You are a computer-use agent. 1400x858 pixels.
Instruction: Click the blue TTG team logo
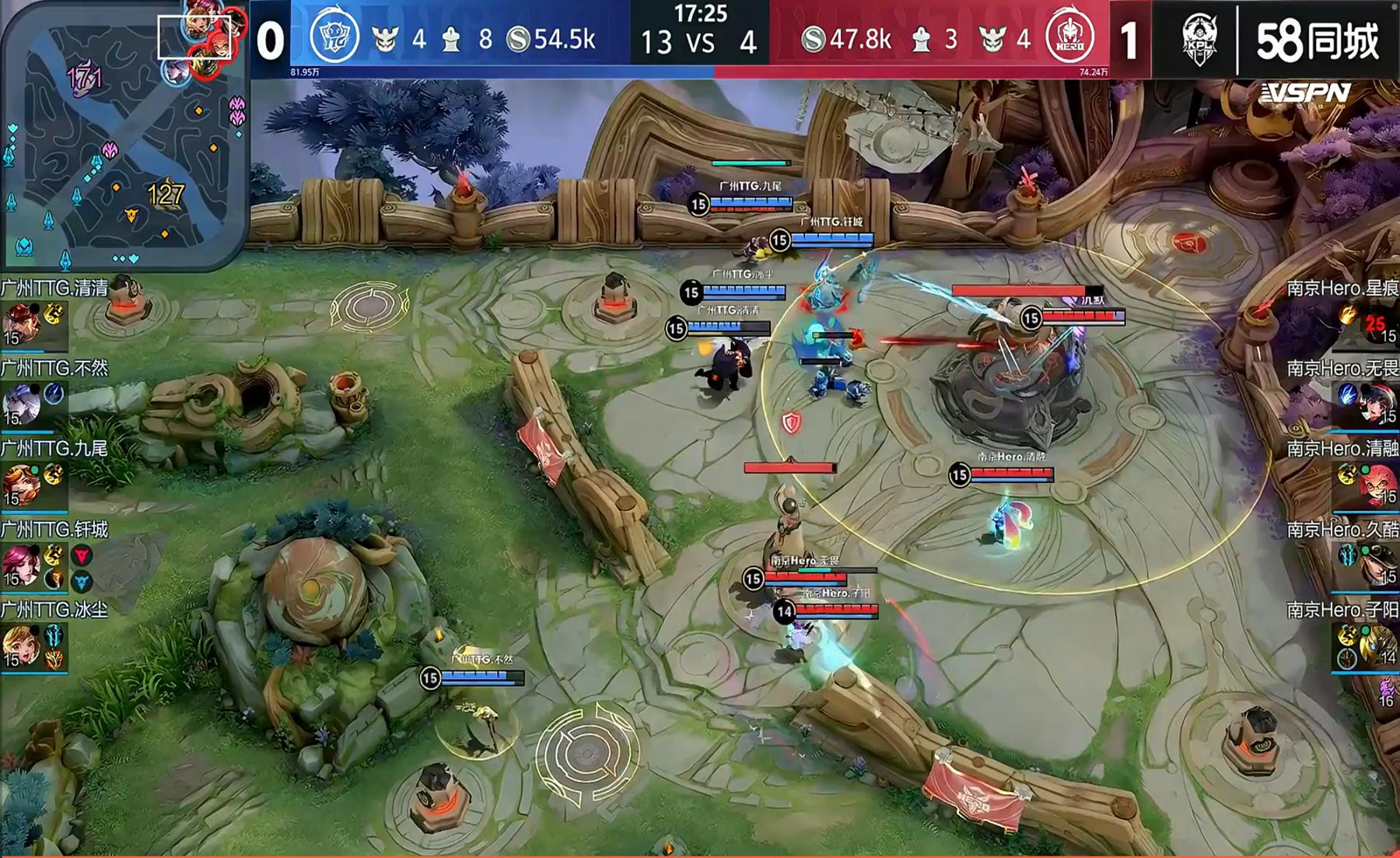tap(334, 37)
